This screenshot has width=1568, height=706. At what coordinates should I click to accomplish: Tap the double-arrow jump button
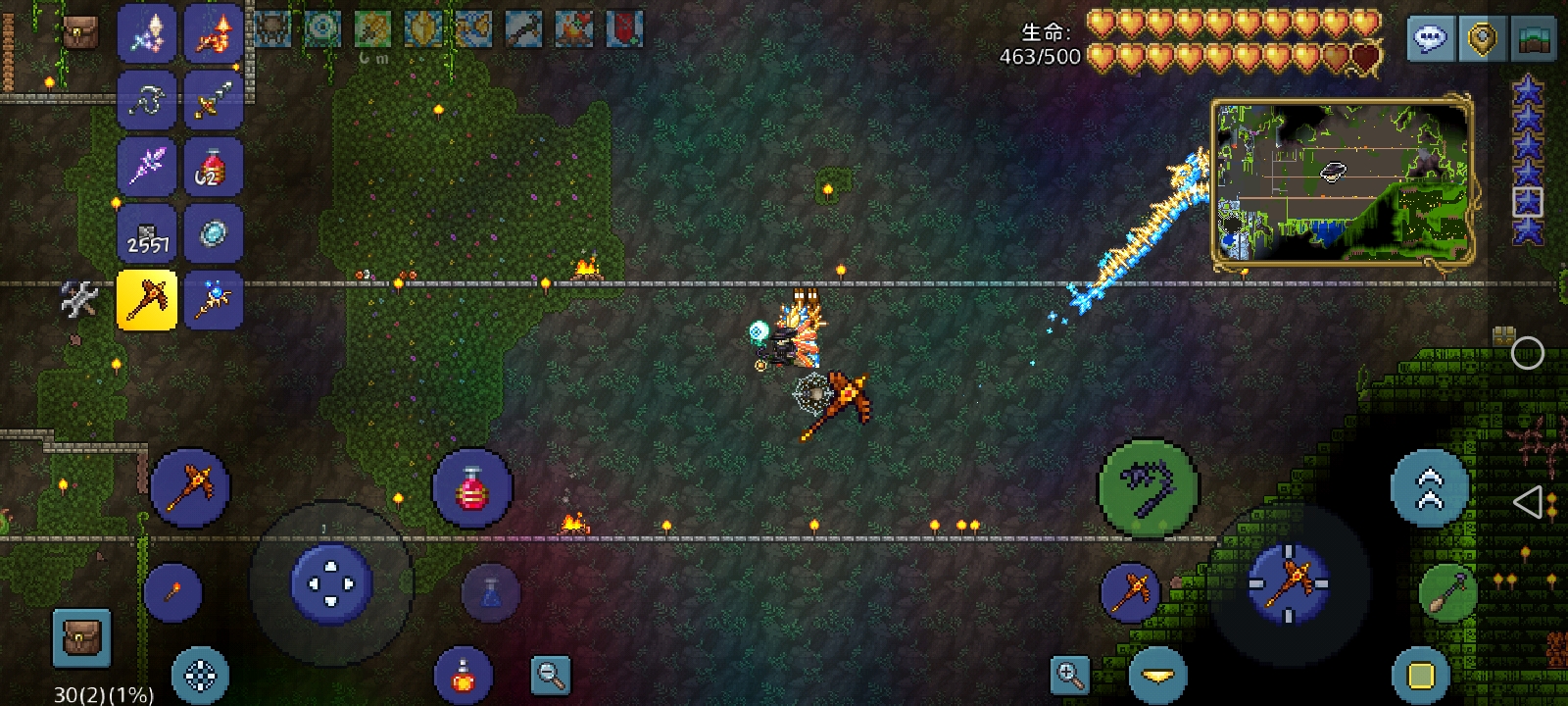[1429, 488]
